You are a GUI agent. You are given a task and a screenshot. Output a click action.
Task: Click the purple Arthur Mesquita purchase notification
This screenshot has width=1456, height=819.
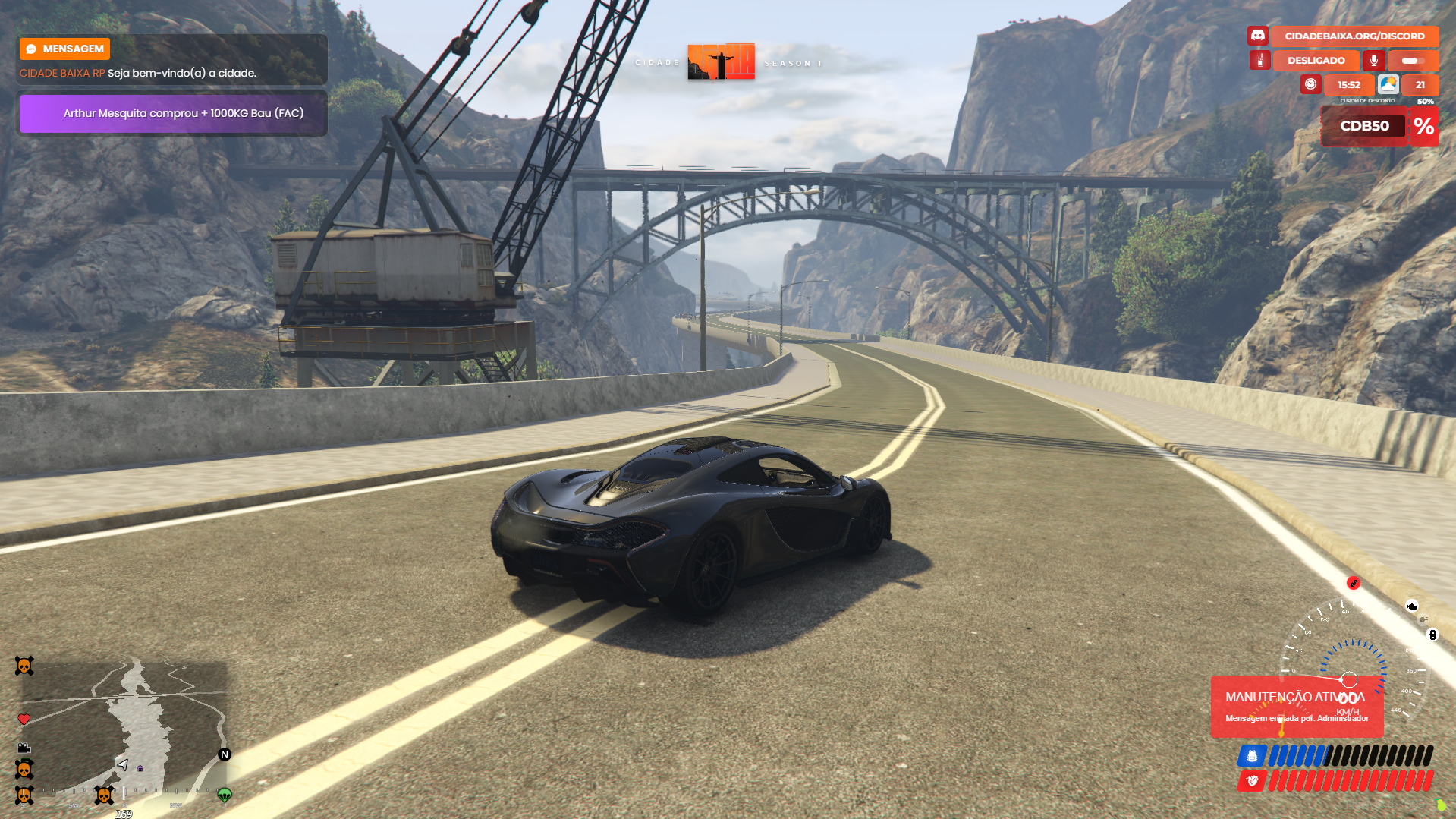tap(172, 113)
